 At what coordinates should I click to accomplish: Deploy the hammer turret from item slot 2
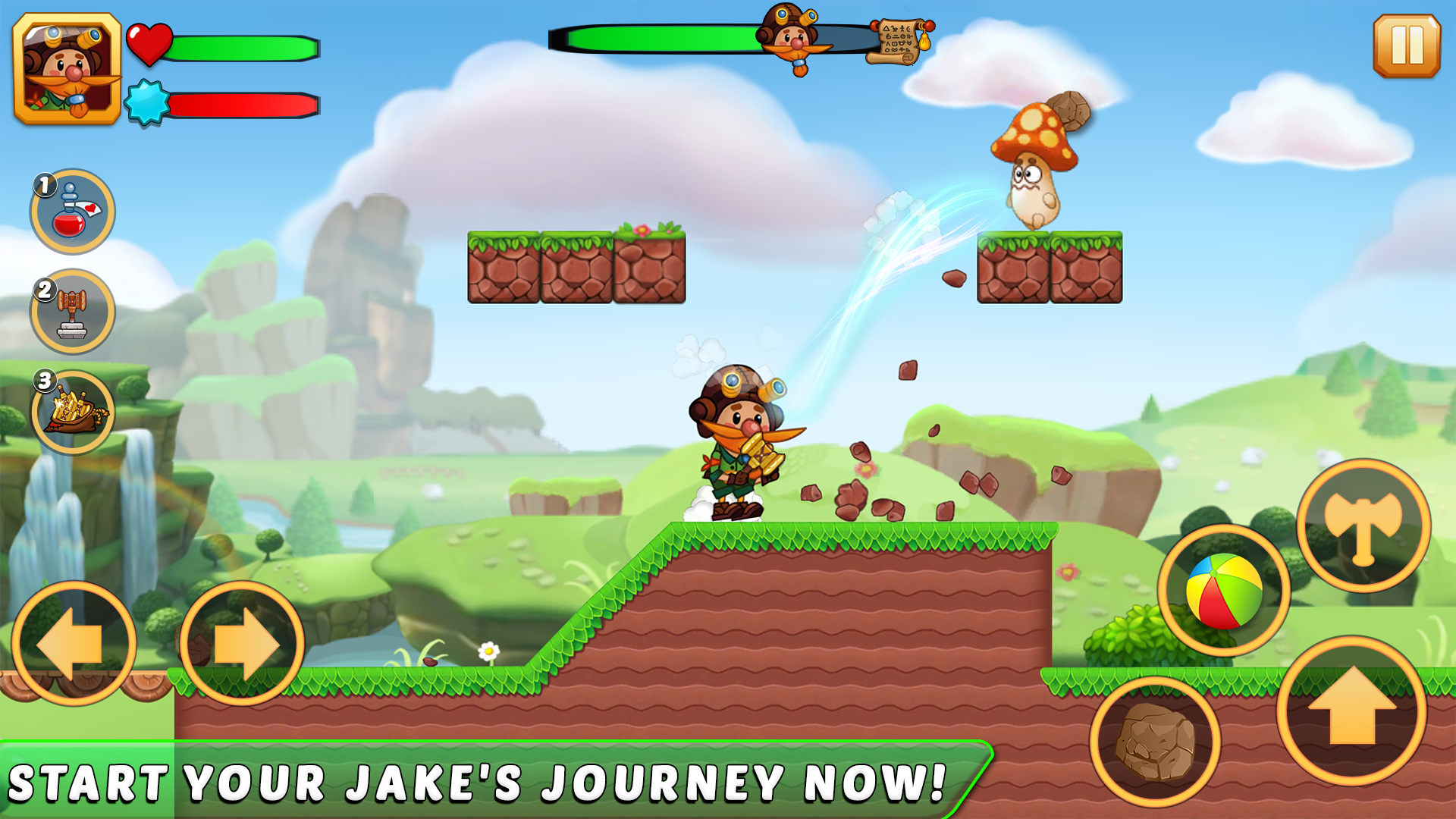[x=71, y=315]
